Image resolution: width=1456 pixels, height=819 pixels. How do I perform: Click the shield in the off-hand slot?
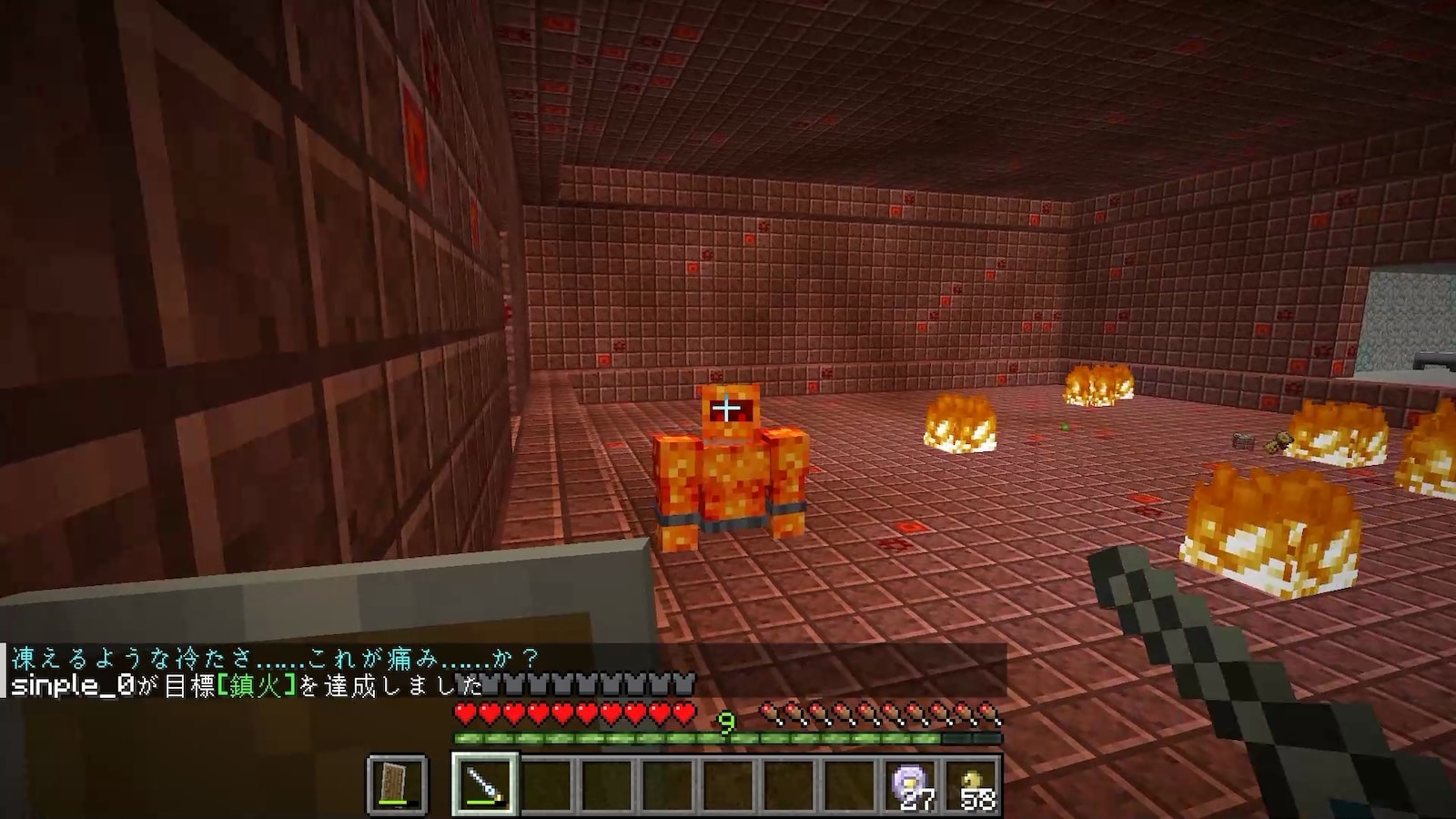click(x=398, y=784)
